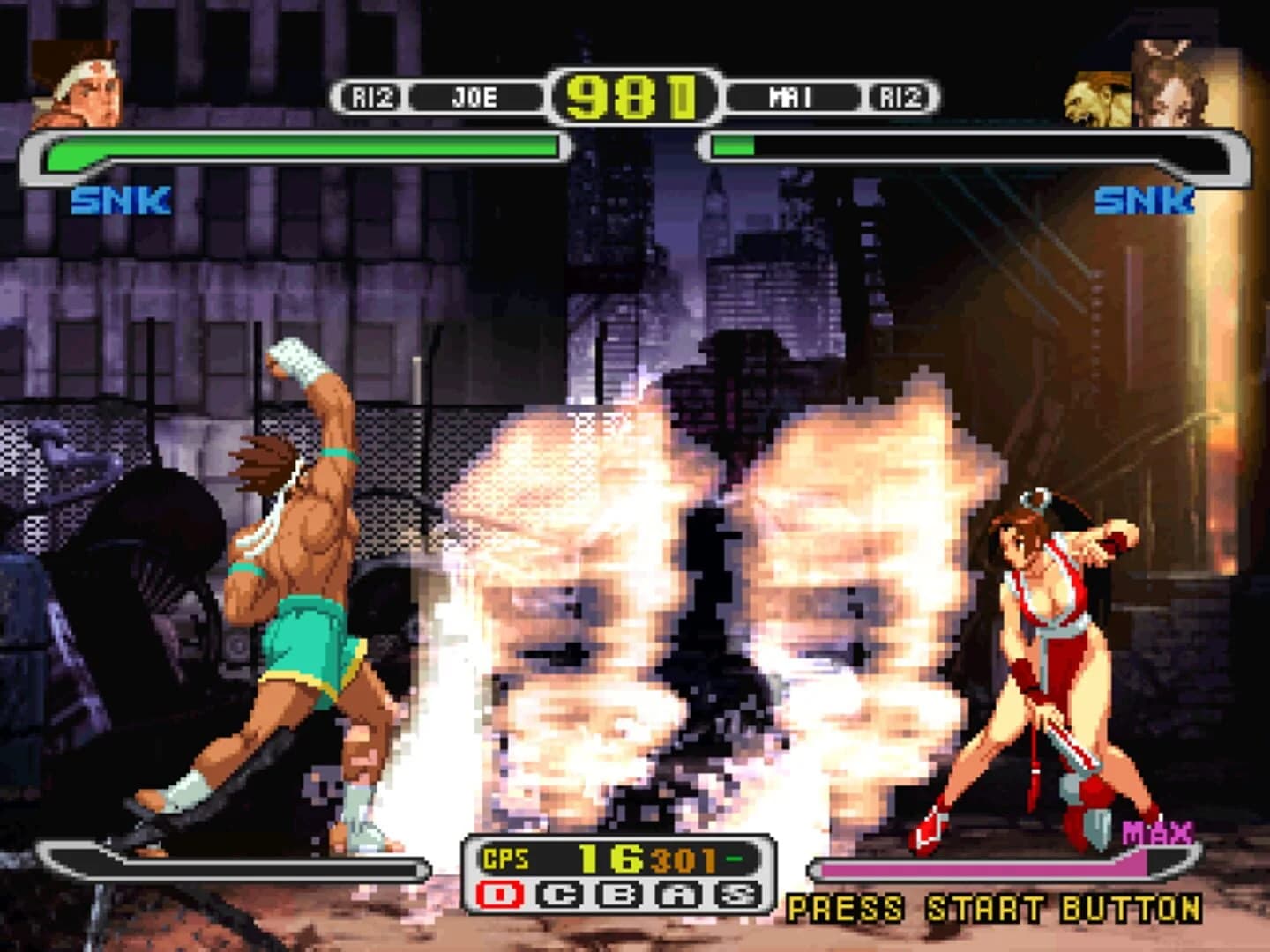Click the A rank letter icon
This screenshot has width=1270, height=952.
(x=676, y=893)
